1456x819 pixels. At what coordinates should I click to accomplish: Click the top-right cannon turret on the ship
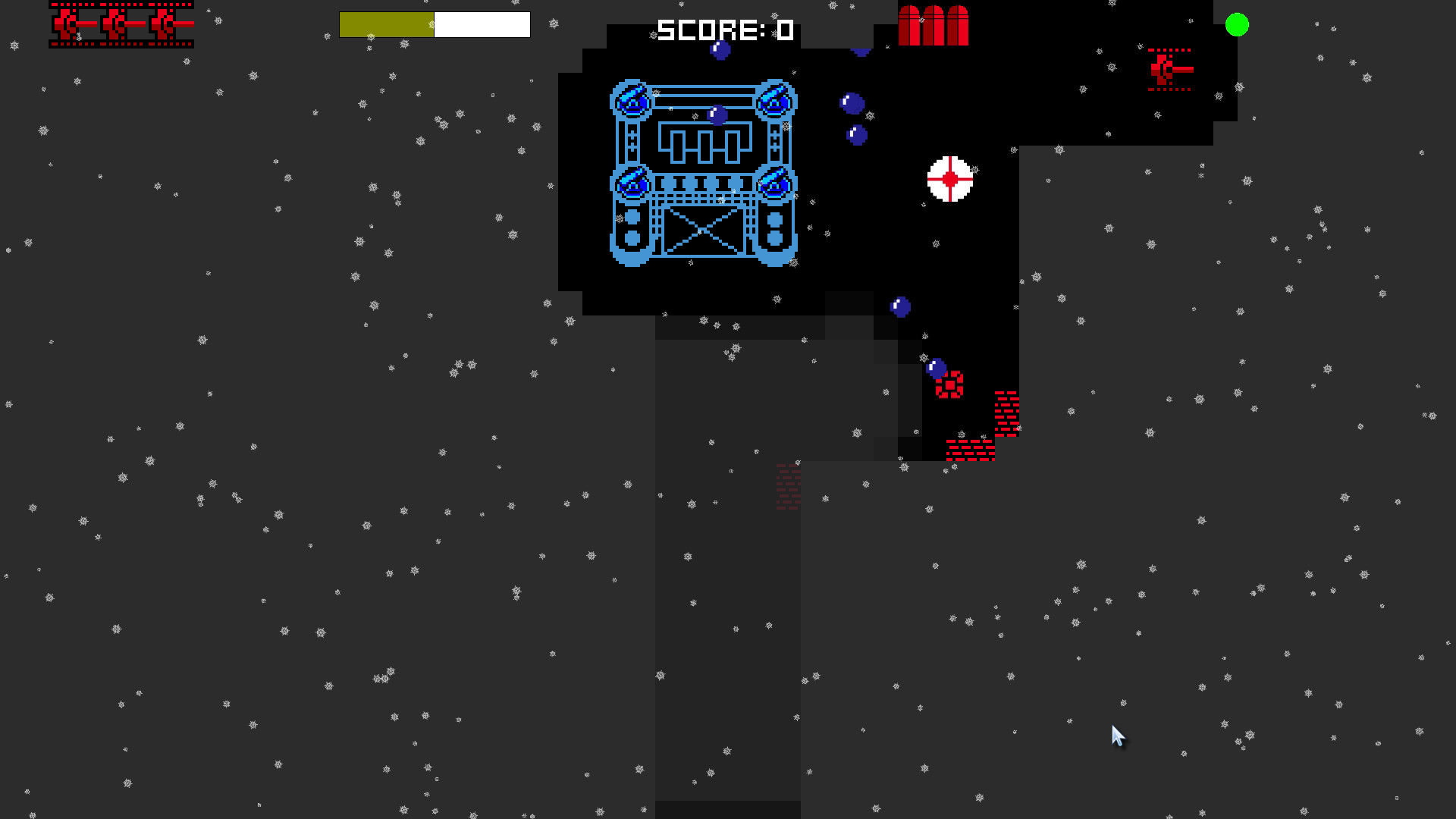775,100
